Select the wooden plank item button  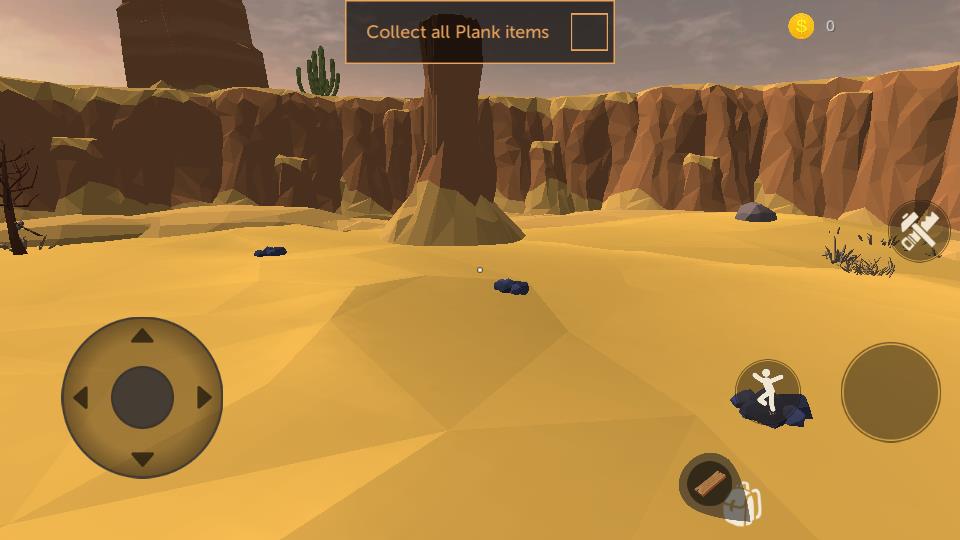709,484
